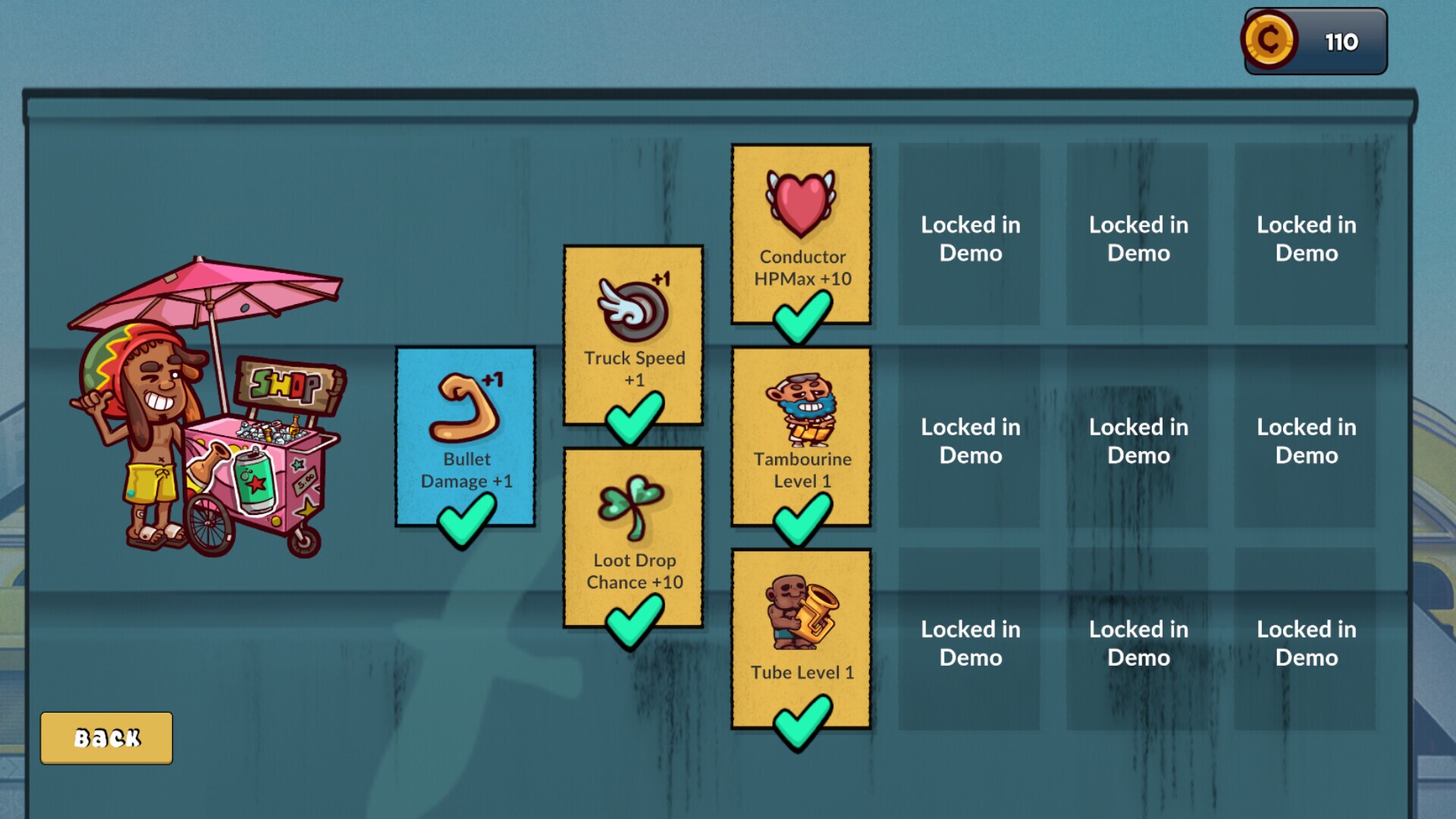1456x819 pixels.
Task: Choose the Truck Speed +1 upgrade card
Action: click(x=633, y=334)
